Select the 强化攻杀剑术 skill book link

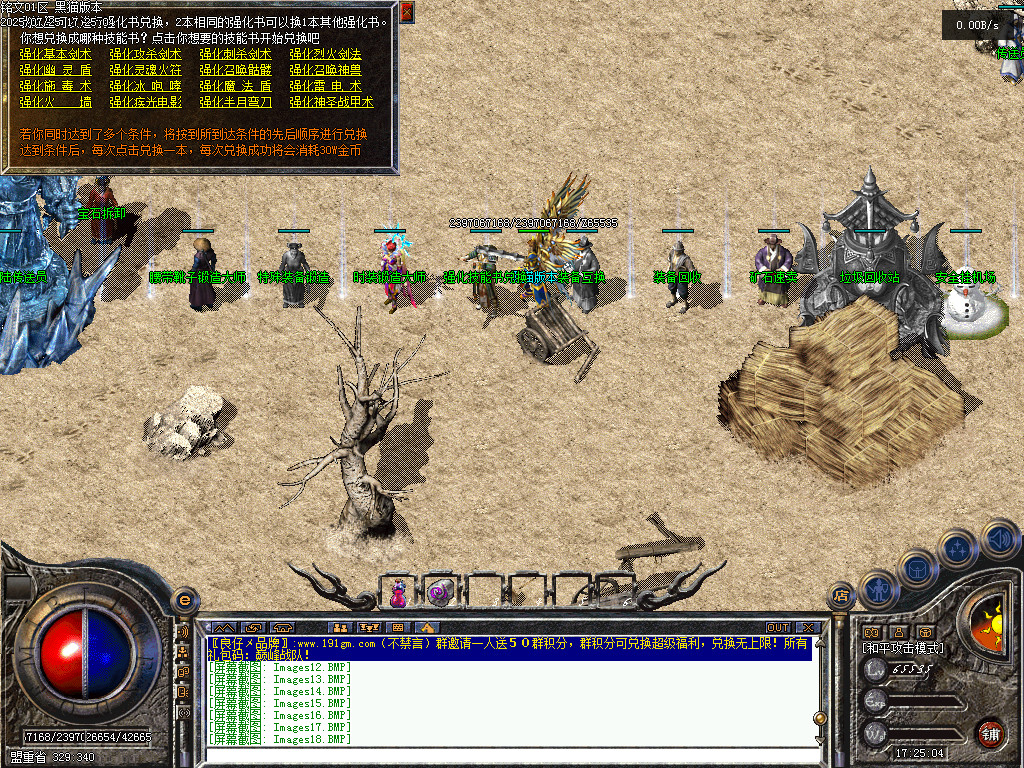[145, 54]
